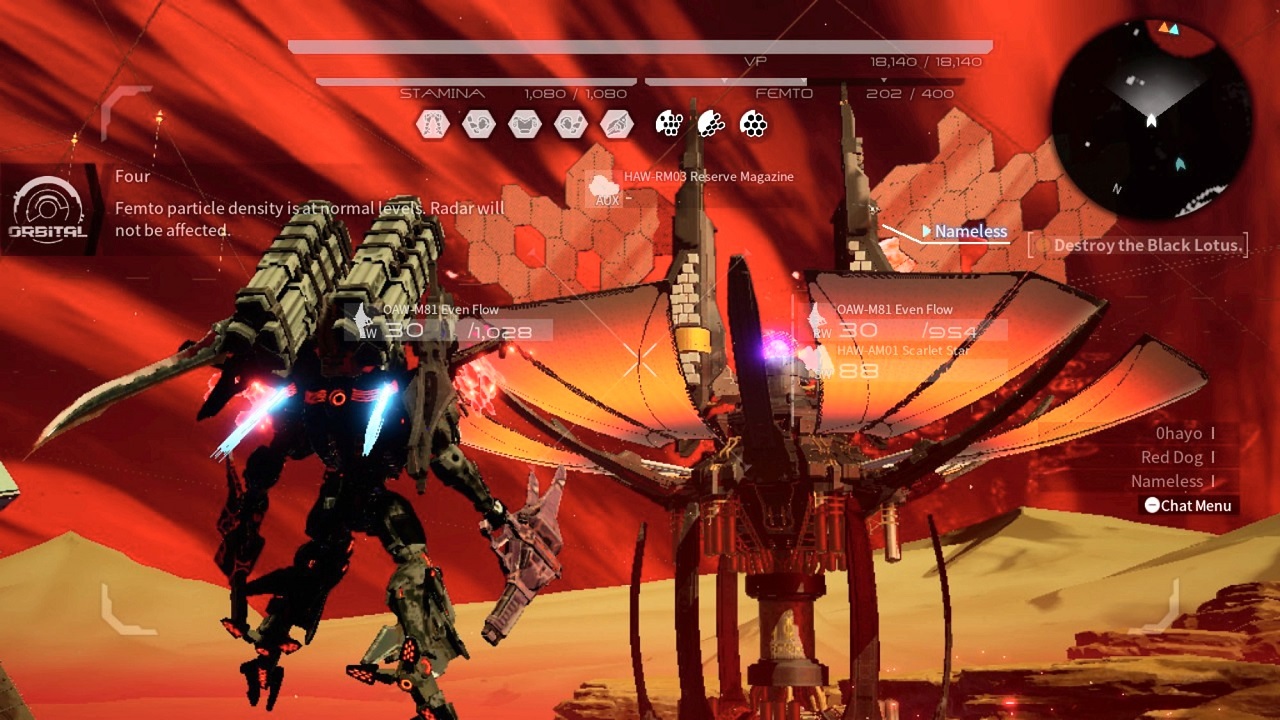Click the pointing-hand hexagon status icon
This screenshot has height=720, width=1280.
617,124
